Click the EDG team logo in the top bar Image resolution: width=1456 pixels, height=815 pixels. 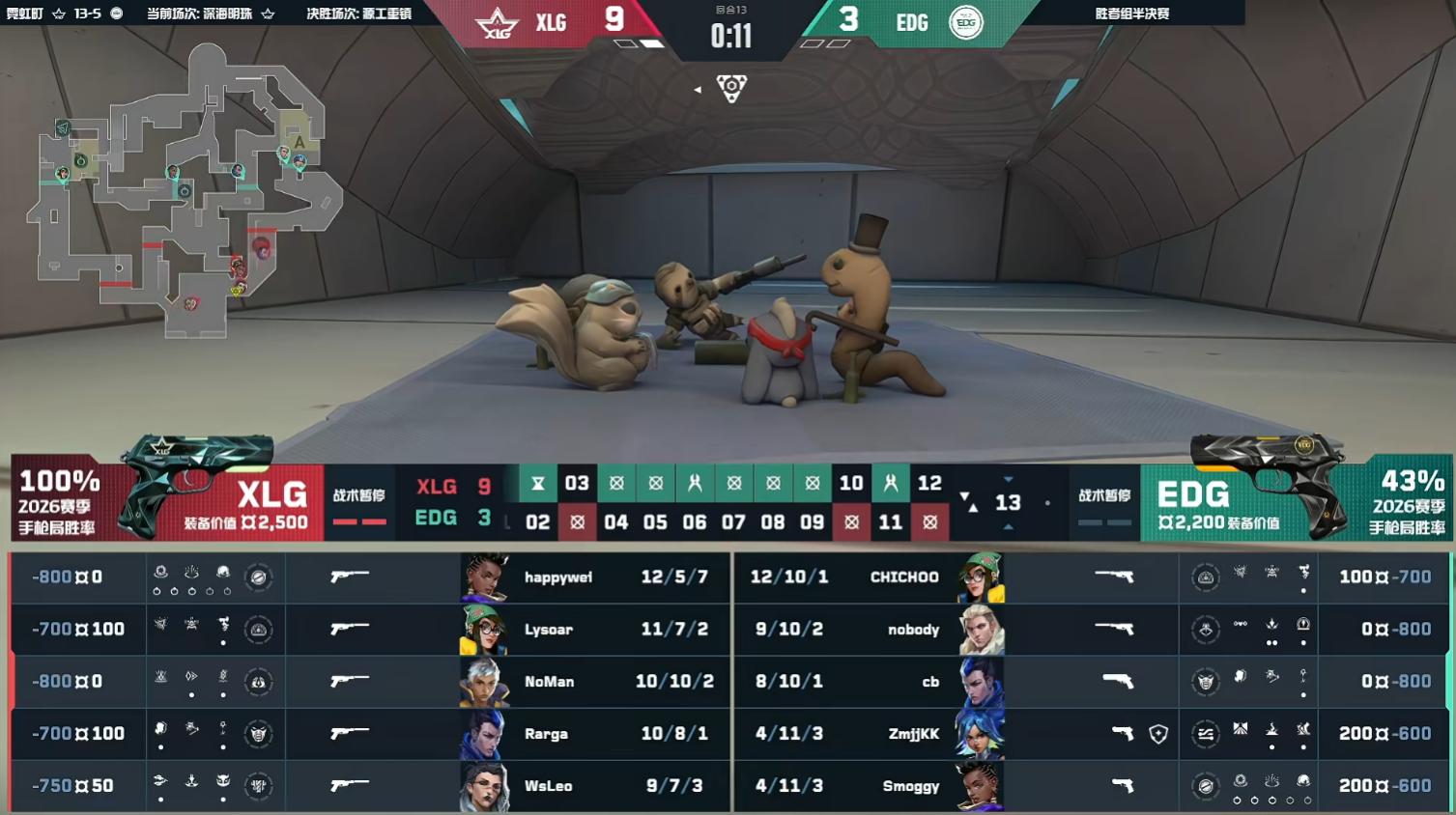point(965,22)
